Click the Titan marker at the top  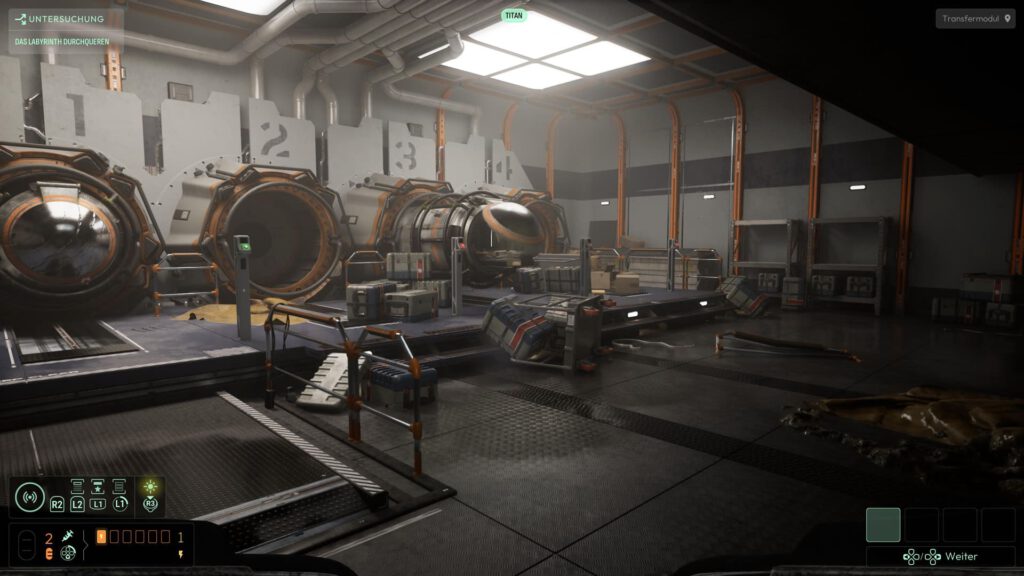[x=513, y=16]
